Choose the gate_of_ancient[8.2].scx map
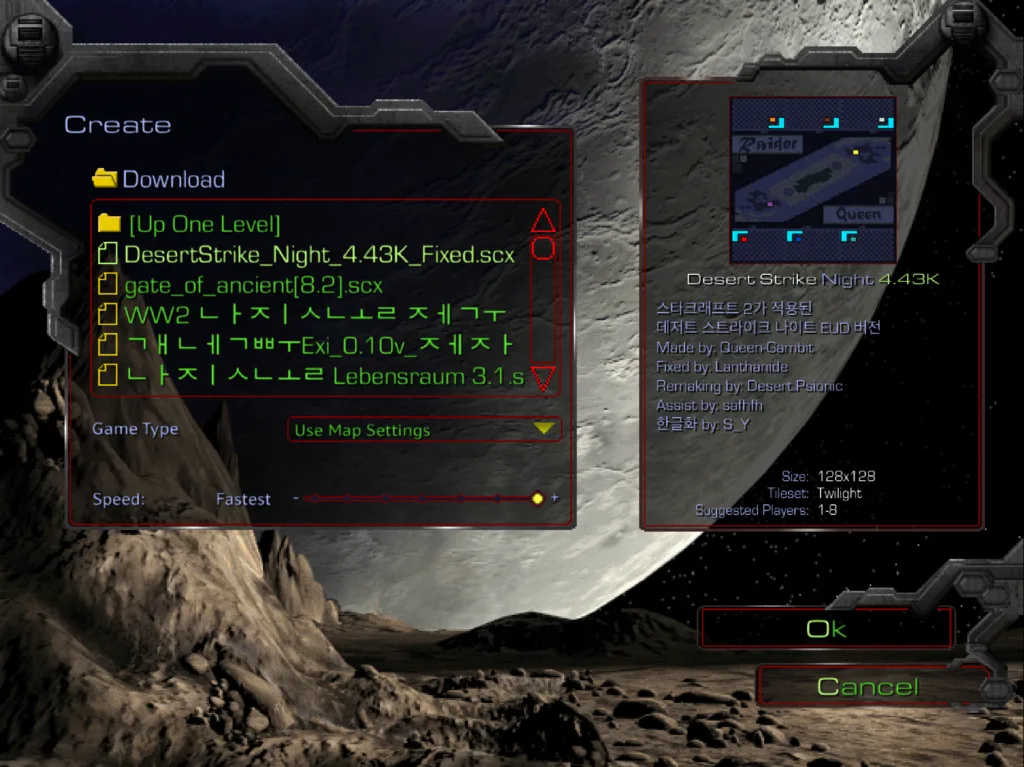The height and width of the screenshot is (767, 1024). (253, 285)
